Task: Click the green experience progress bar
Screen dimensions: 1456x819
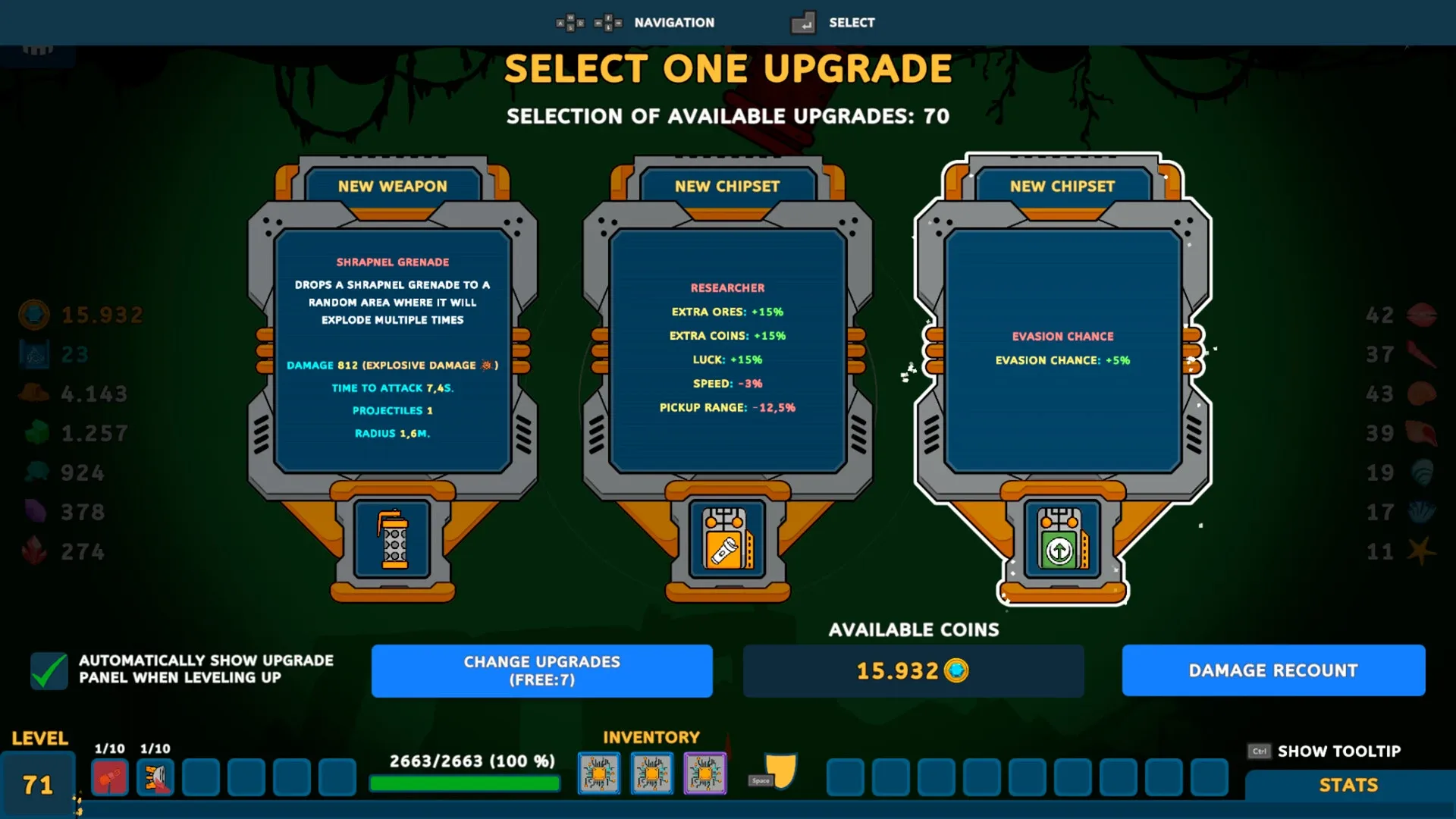Action: click(464, 783)
